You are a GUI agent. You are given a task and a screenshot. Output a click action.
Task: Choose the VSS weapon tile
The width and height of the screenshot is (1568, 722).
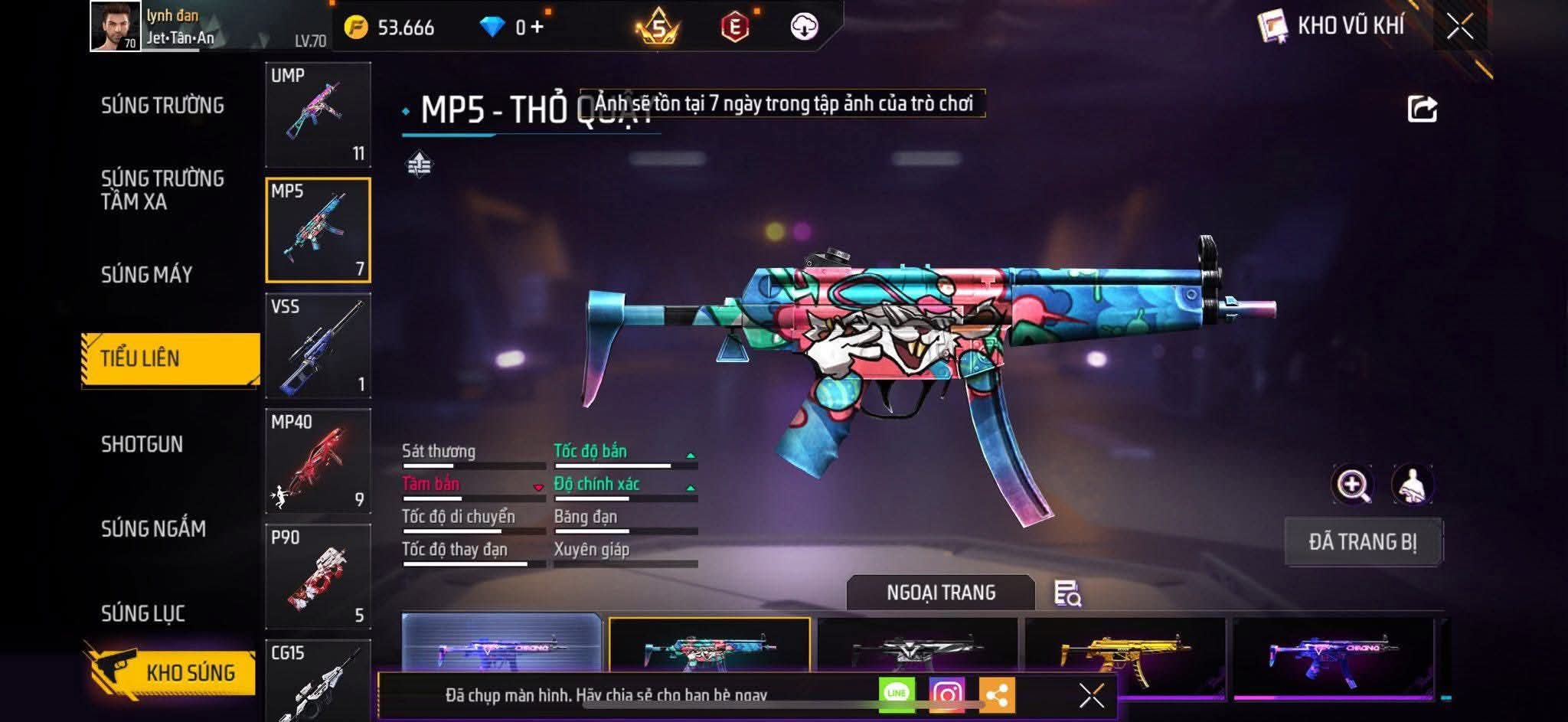point(318,345)
